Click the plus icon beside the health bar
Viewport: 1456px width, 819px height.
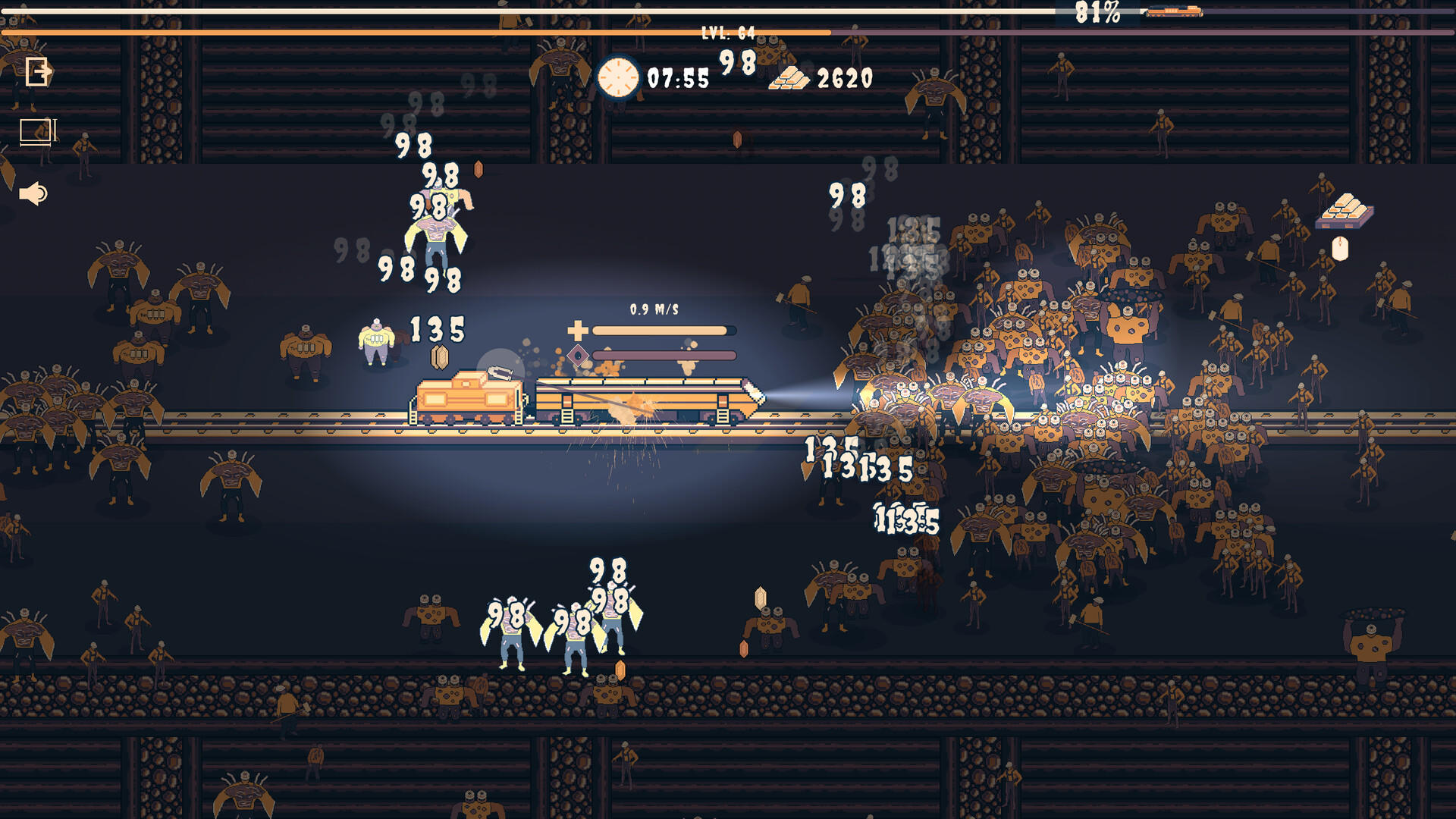[577, 331]
